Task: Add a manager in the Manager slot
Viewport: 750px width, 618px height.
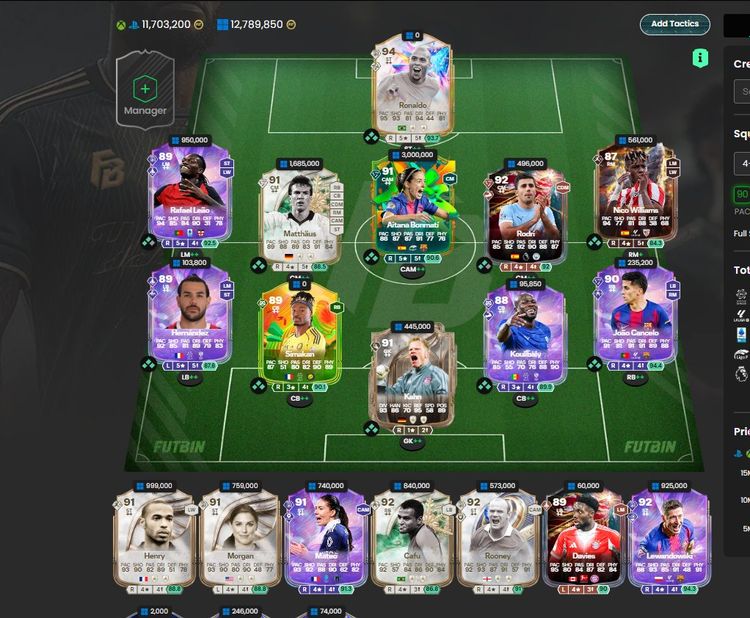Action: click(x=145, y=89)
